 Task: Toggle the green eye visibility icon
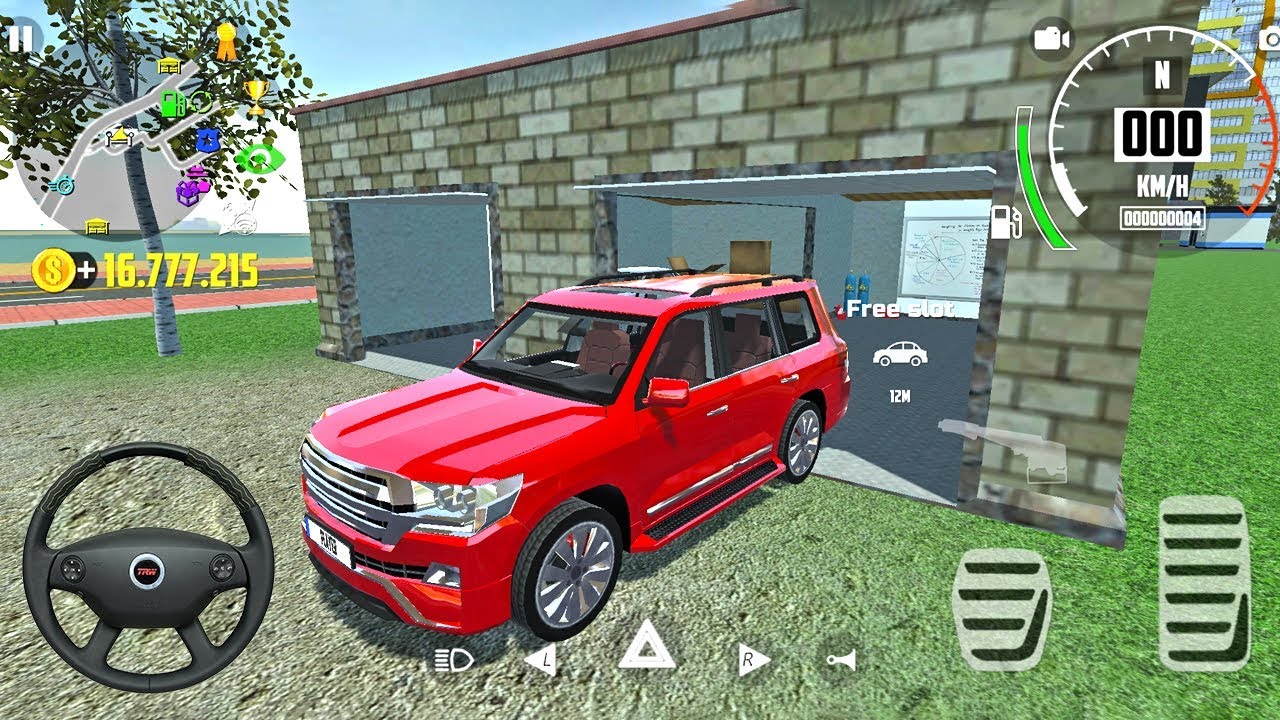pyautogui.click(x=260, y=158)
